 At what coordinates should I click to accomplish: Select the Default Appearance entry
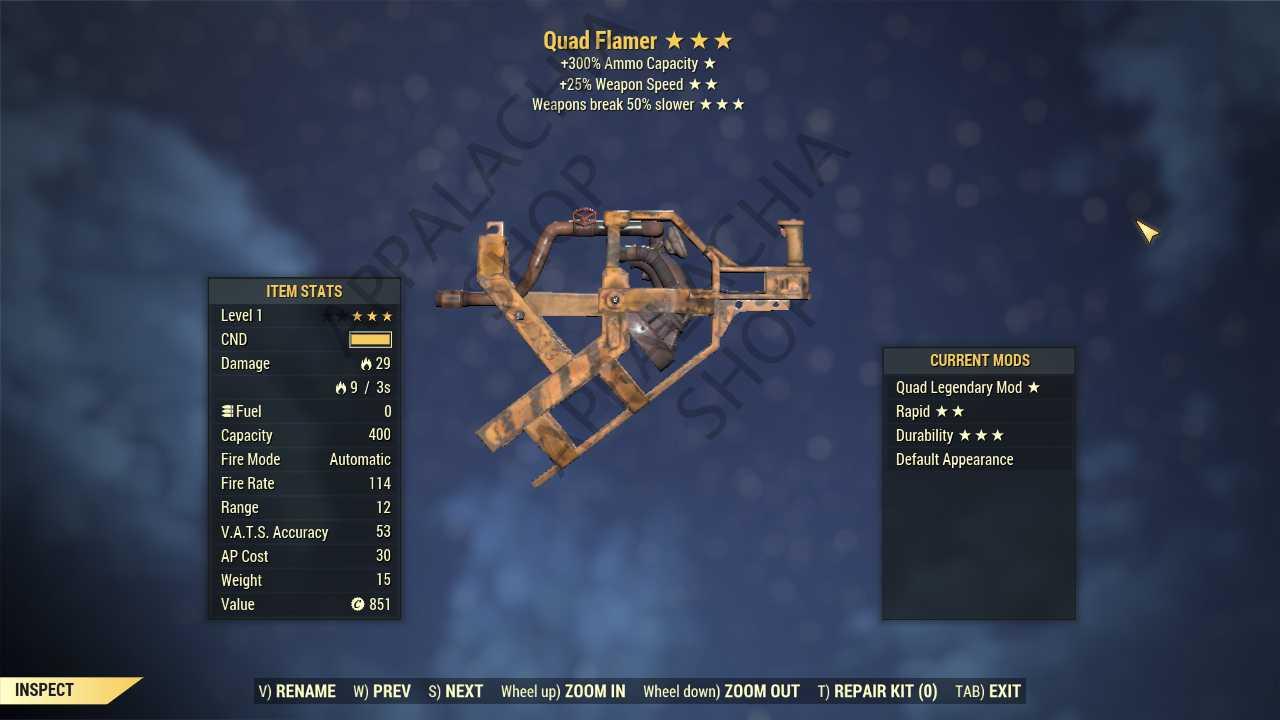click(x=954, y=460)
